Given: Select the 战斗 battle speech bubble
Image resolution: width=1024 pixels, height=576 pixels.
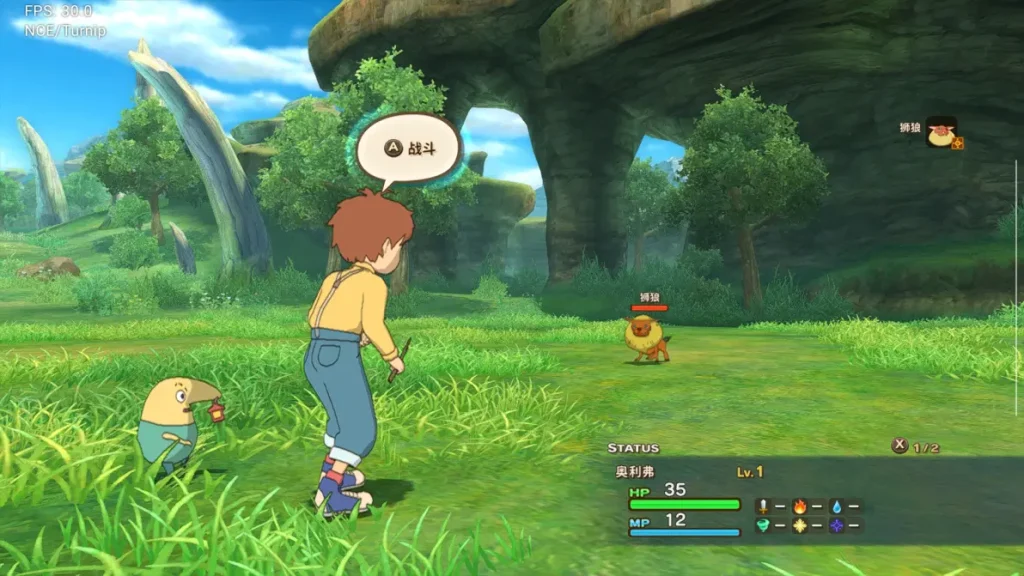Looking at the screenshot, I should coord(408,148).
